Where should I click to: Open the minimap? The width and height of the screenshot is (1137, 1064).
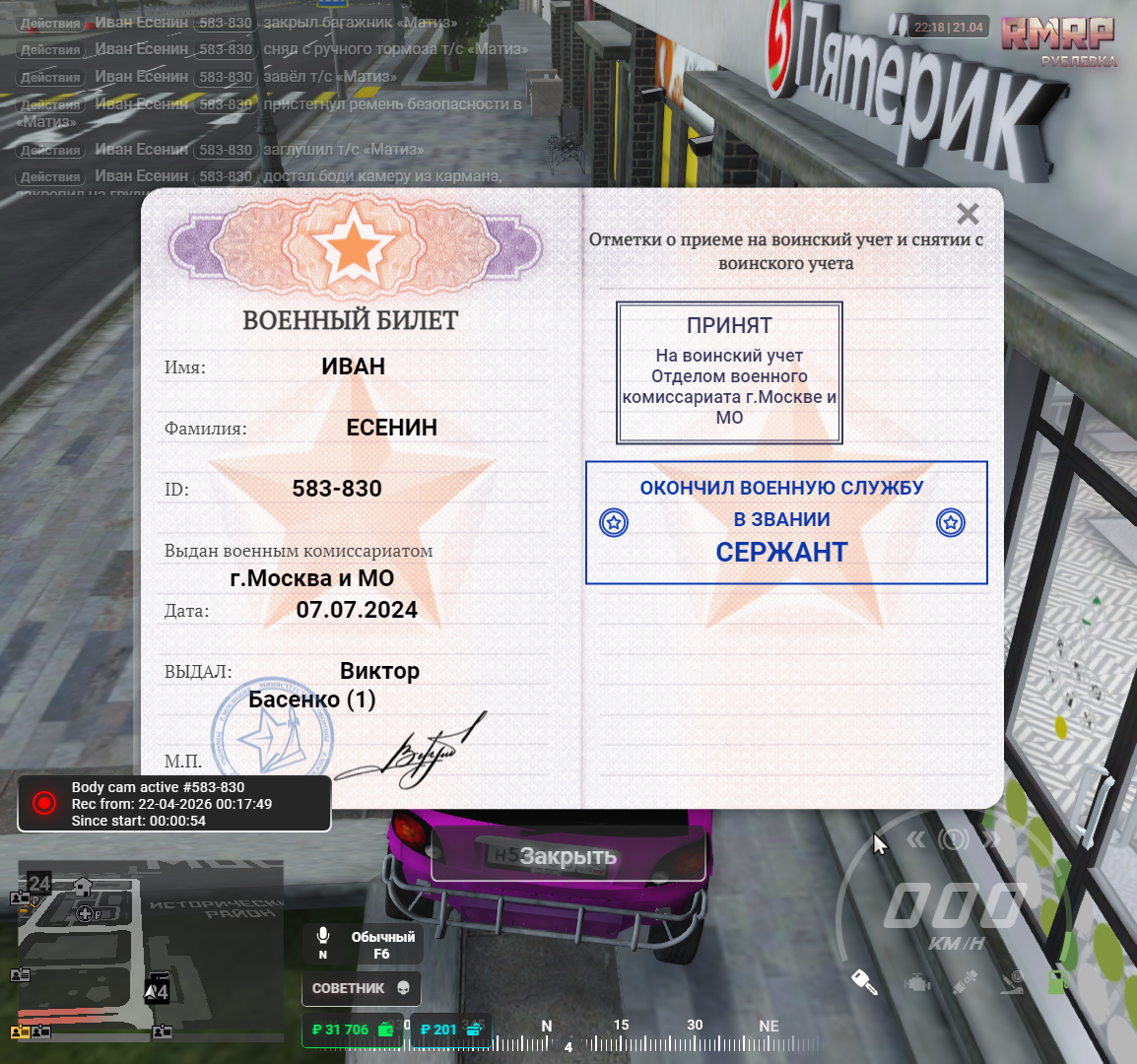click(x=150, y=948)
